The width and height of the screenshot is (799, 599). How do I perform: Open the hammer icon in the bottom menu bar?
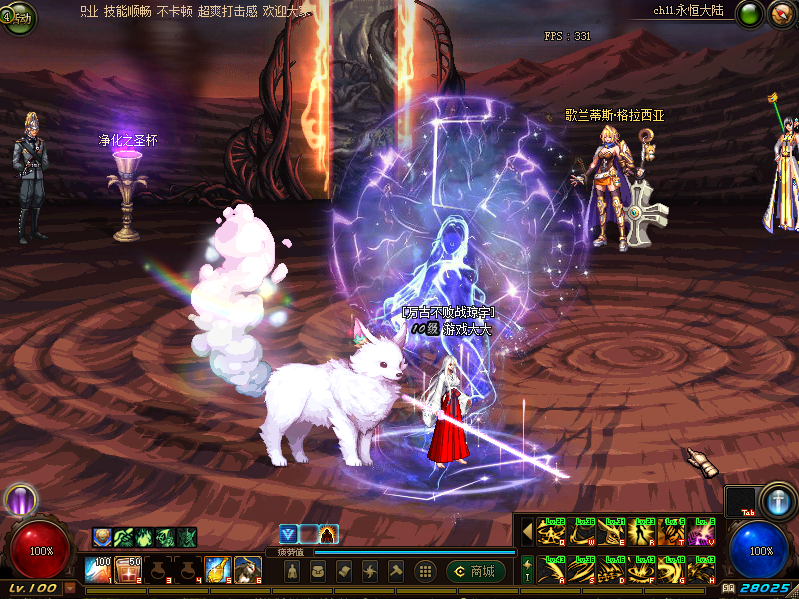coord(395,571)
